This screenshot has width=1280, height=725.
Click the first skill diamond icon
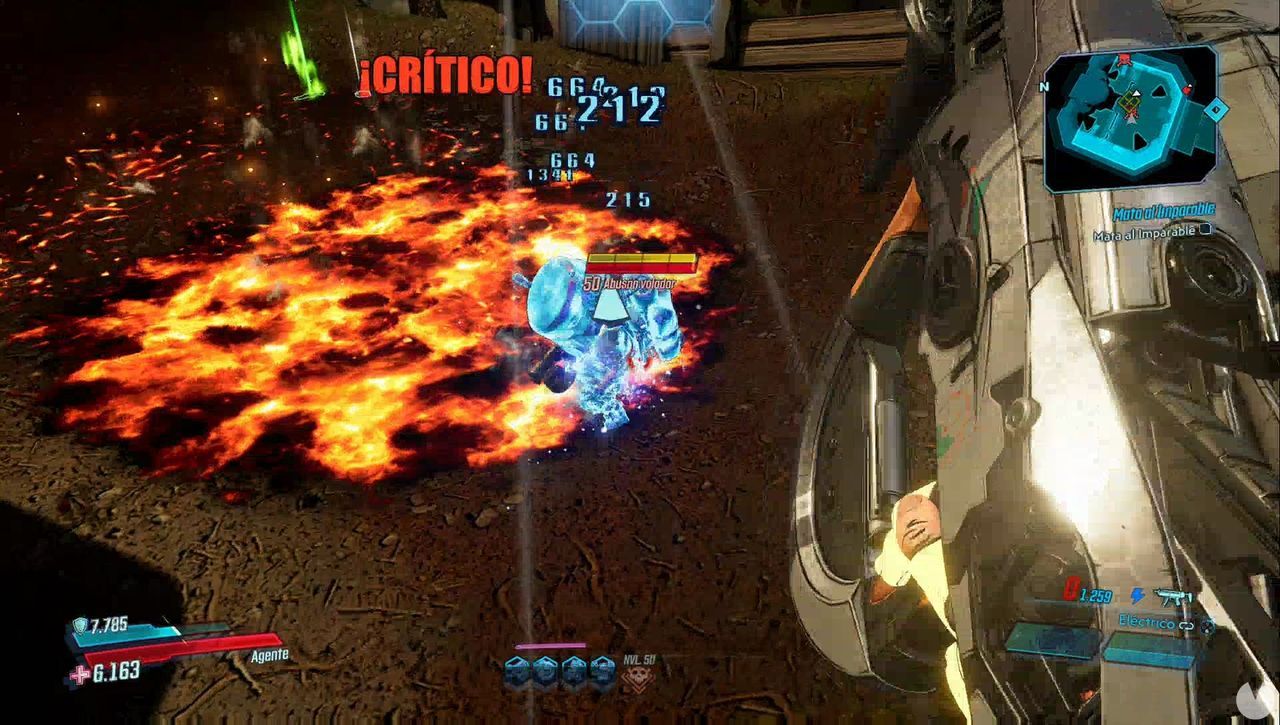(516, 670)
